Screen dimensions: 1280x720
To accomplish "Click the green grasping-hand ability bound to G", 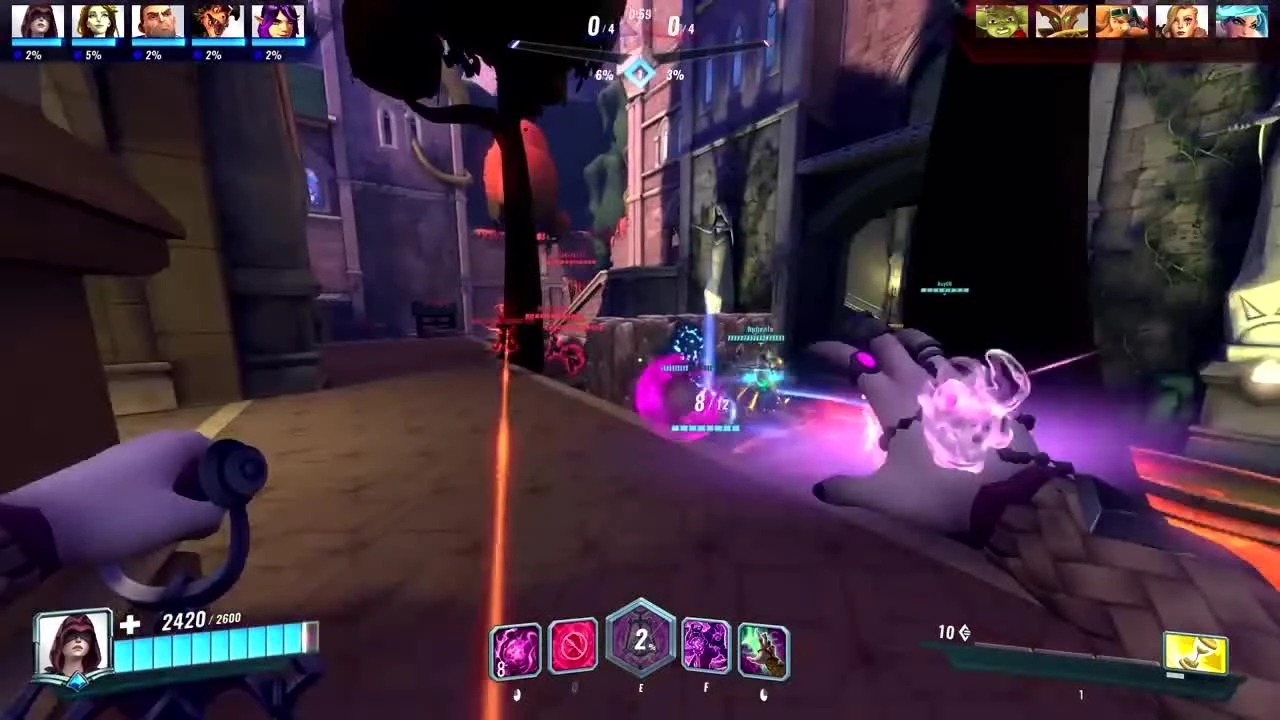I will [763, 650].
